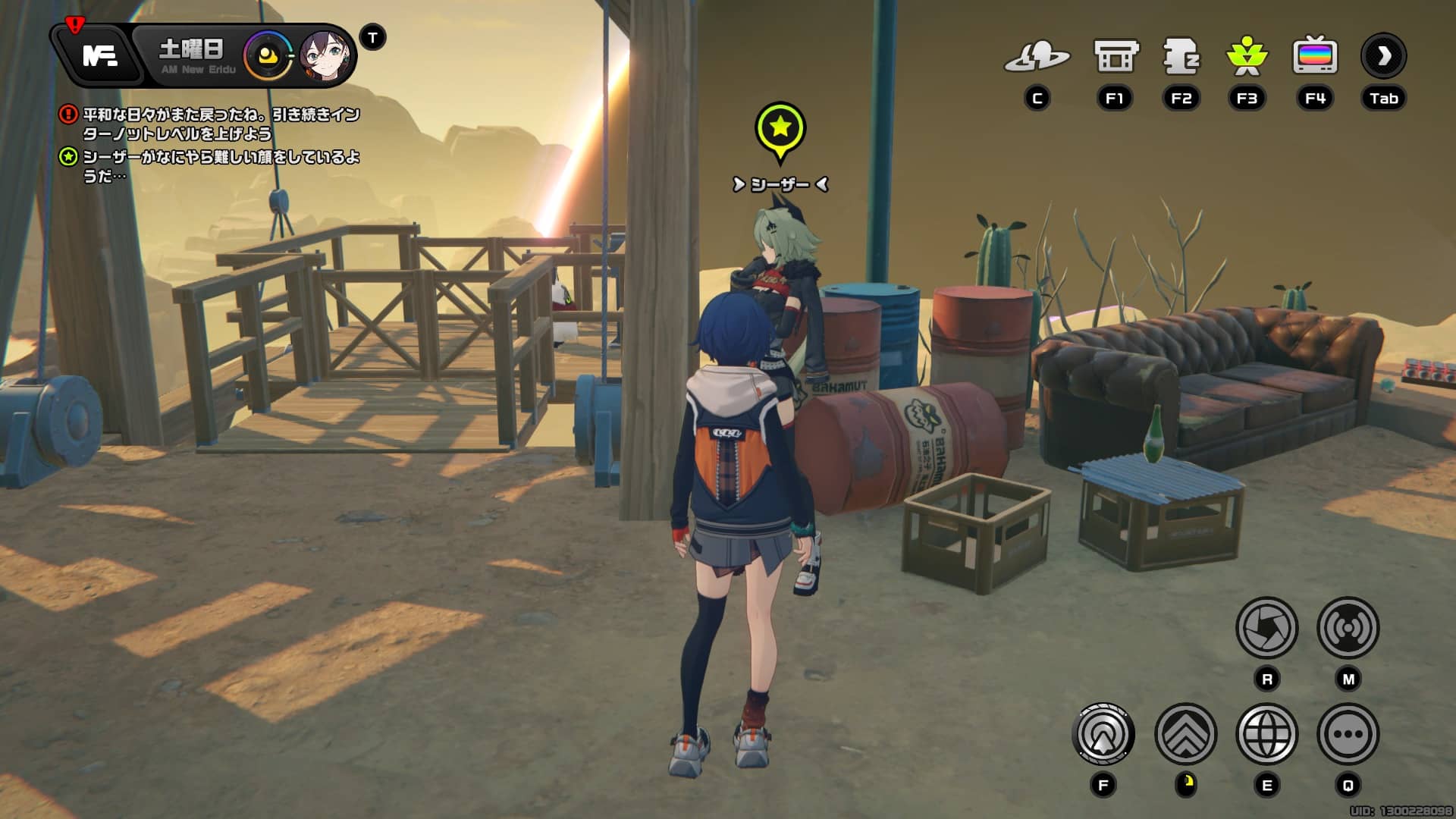The width and height of the screenshot is (1456, 819).
Task: Click the green star marker above Caesar
Action: point(780,129)
